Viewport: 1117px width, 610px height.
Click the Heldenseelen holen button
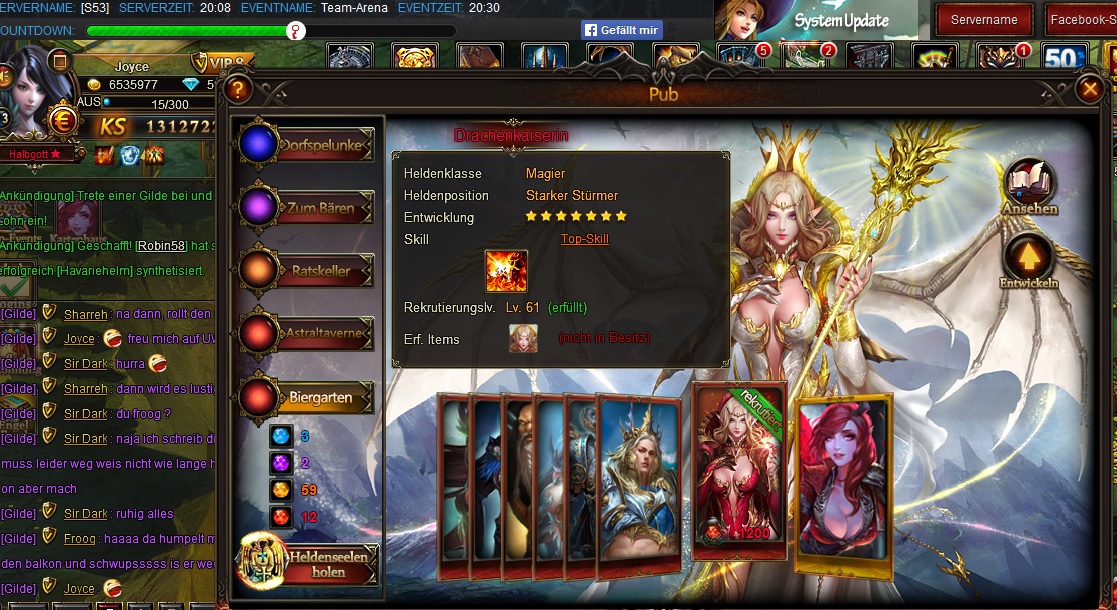[310, 564]
